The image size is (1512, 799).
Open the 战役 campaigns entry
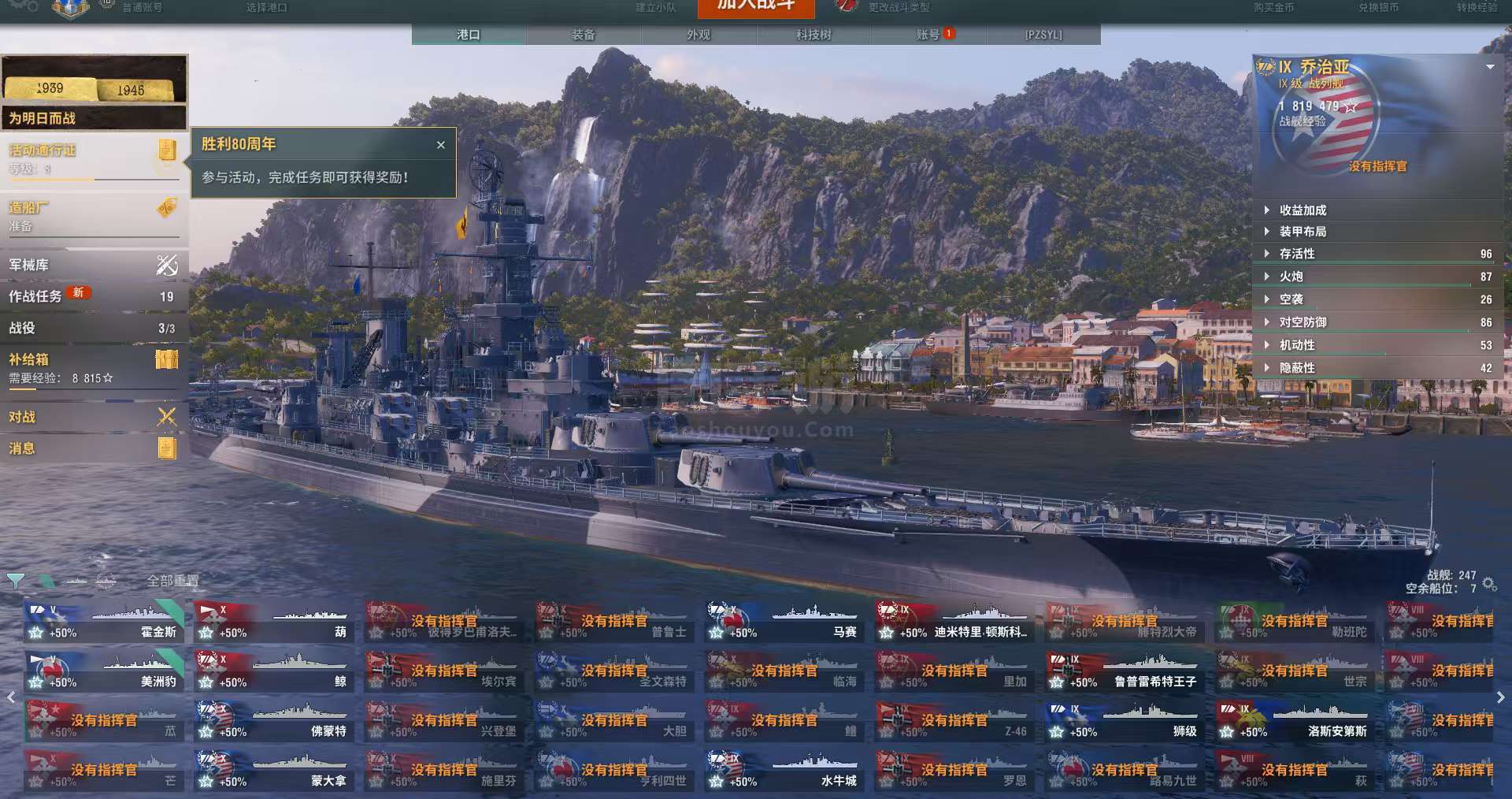[x=94, y=328]
